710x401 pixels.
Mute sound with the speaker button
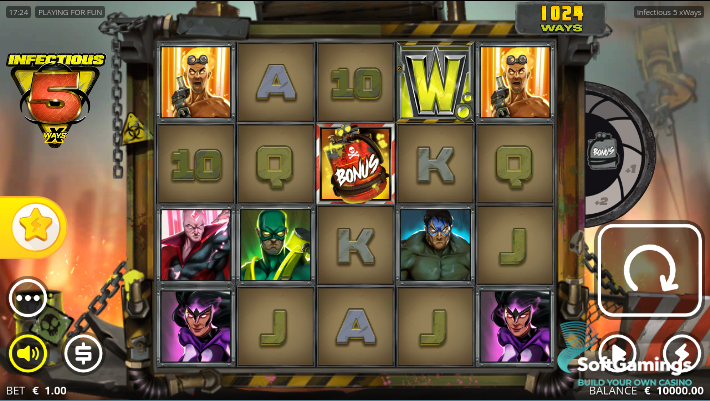pyautogui.click(x=28, y=352)
